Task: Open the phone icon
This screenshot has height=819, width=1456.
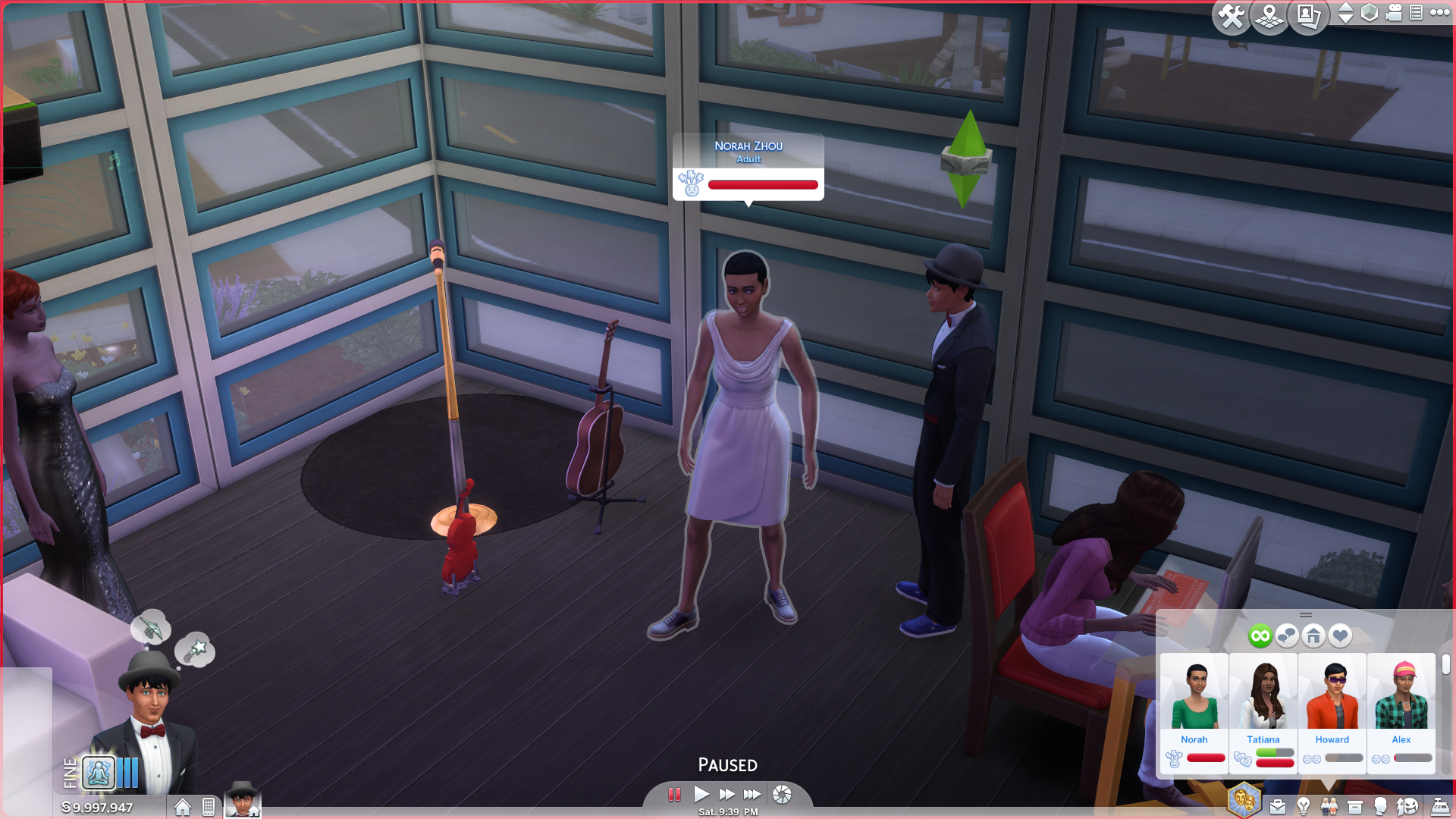Action: (x=209, y=807)
